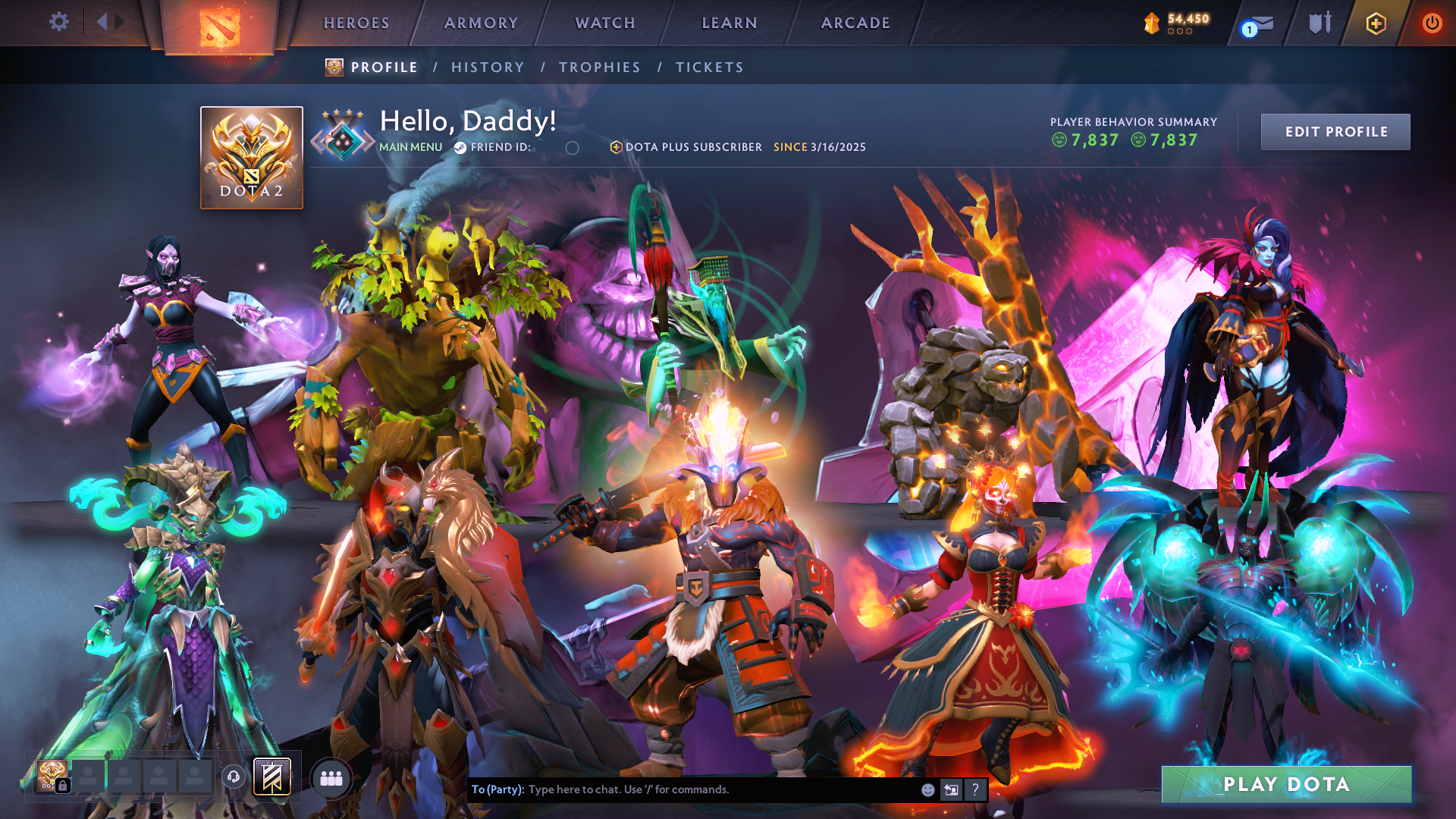This screenshot has height=819, width=1456.
Task: Focus the party chat input box
Action: (720, 789)
